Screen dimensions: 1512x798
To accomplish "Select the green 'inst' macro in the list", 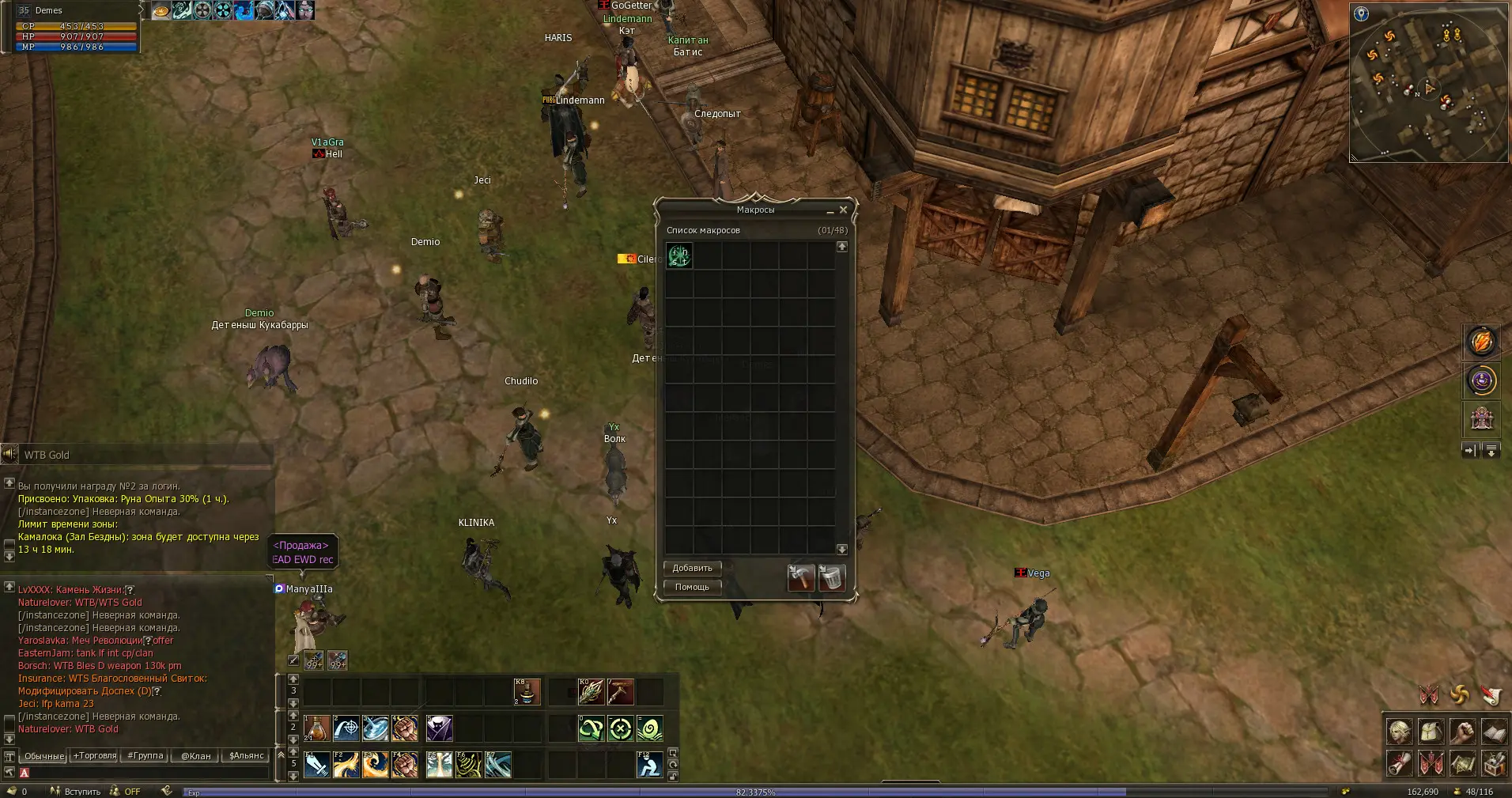I will [679, 255].
